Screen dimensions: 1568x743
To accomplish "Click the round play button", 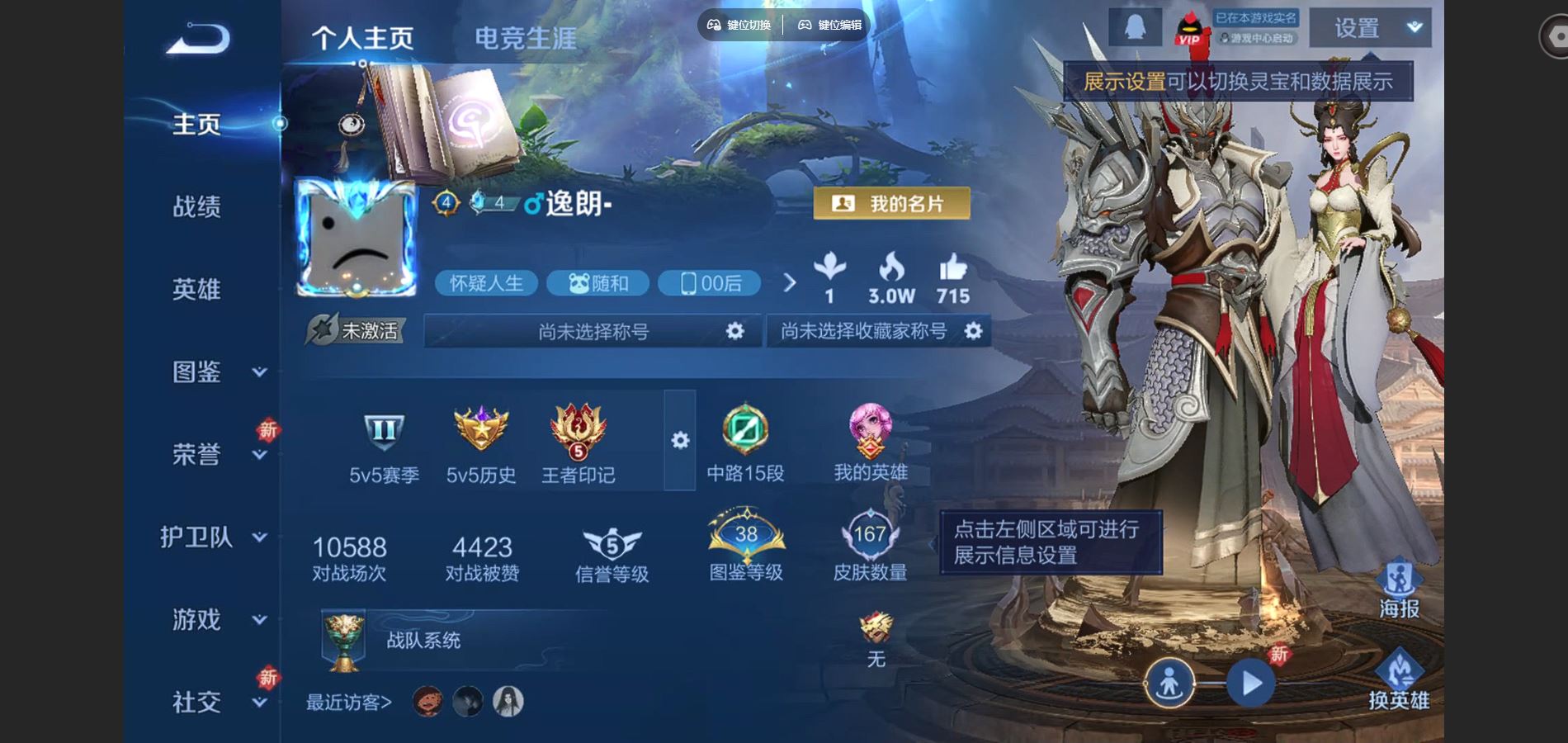I will tap(1251, 684).
